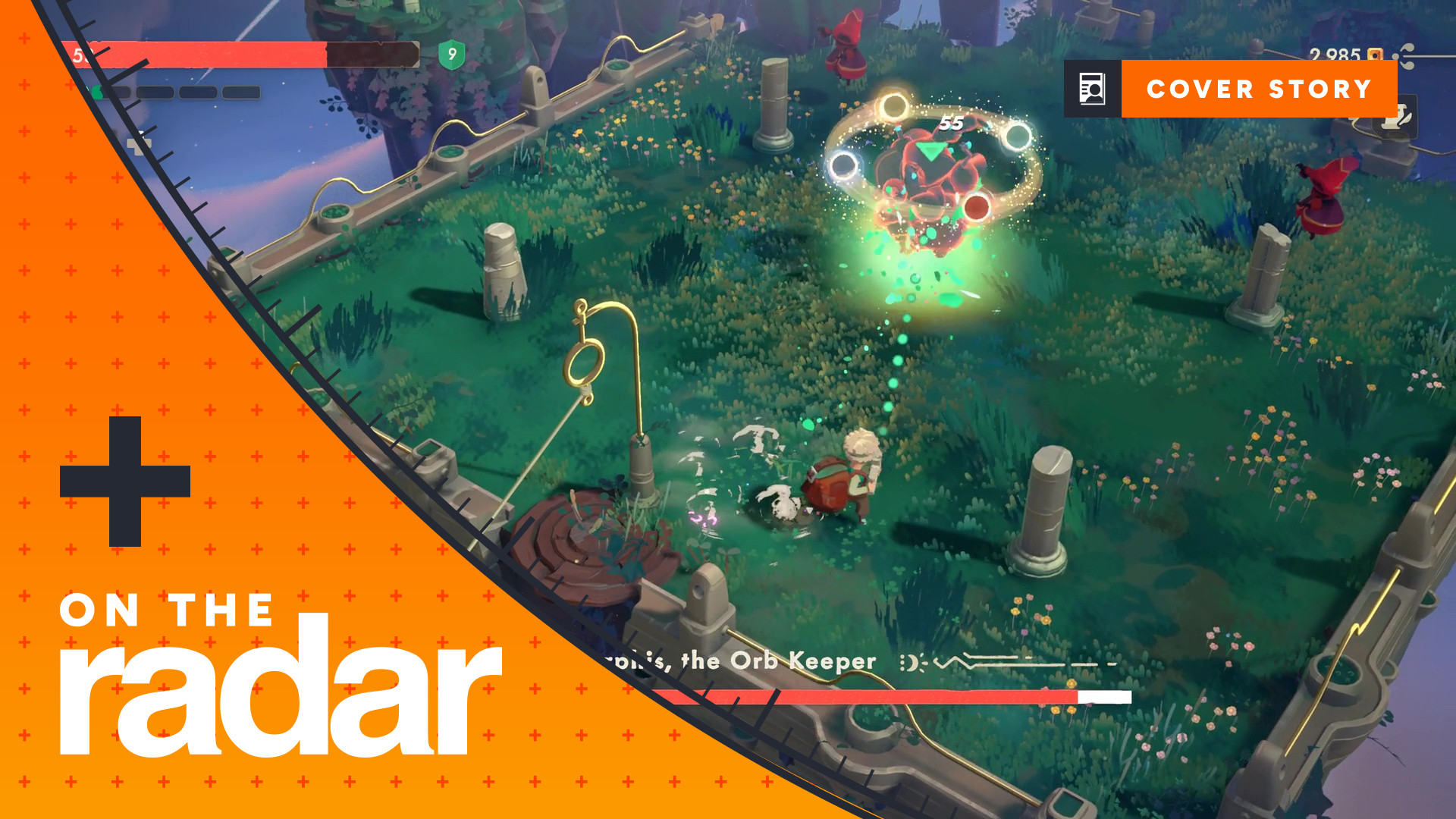Image resolution: width=1456 pixels, height=819 pixels.
Task: Select the first green stamina segment
Action: tap(97, 90)
